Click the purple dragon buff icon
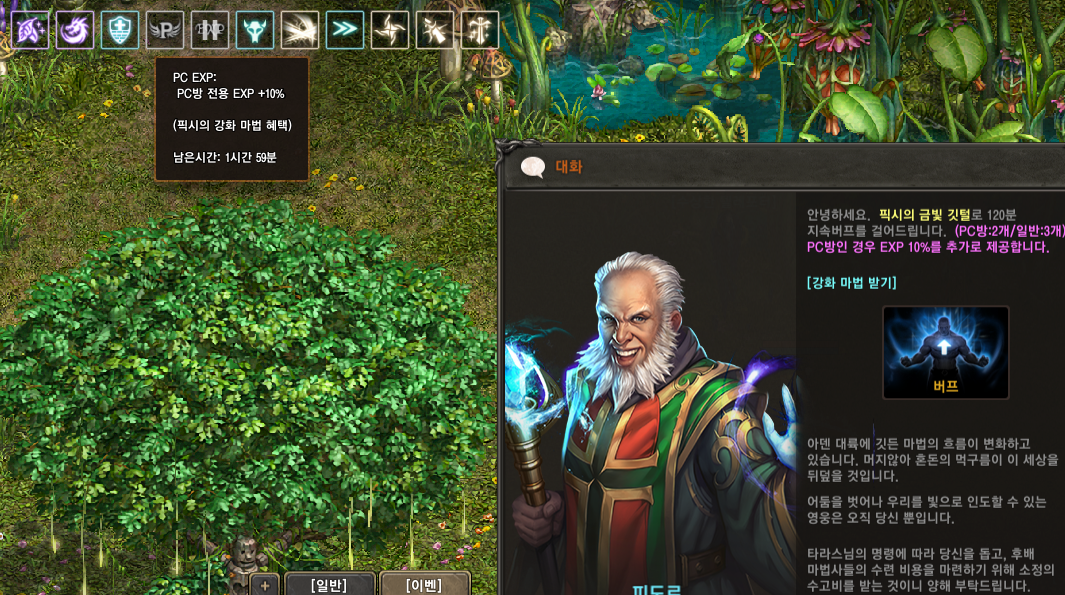This screenshot has height=595, width=1065. coord(75,30)
